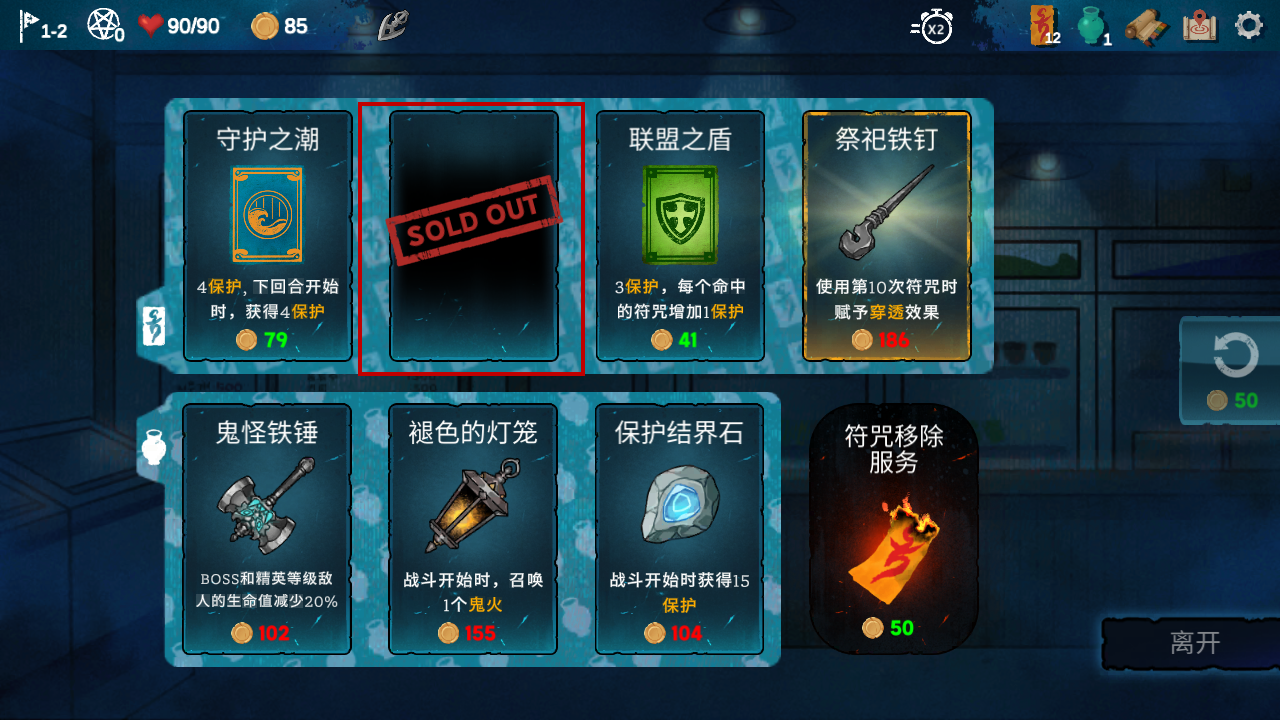
Task: Click the coin balance icon showing 85
Action: tap(265, 24)
